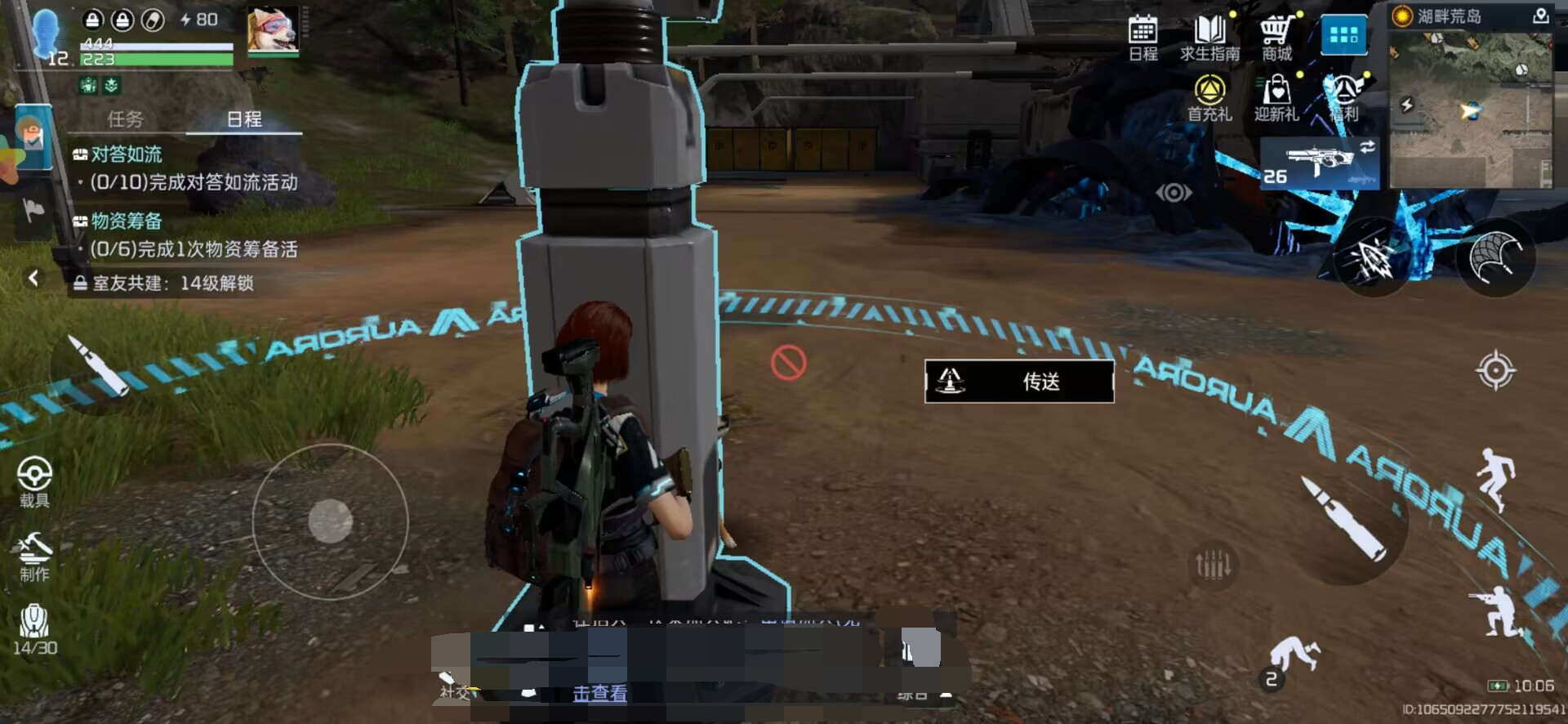
Task: Tap the 传送 teleport prompt
Action: tap(1018, 382)
